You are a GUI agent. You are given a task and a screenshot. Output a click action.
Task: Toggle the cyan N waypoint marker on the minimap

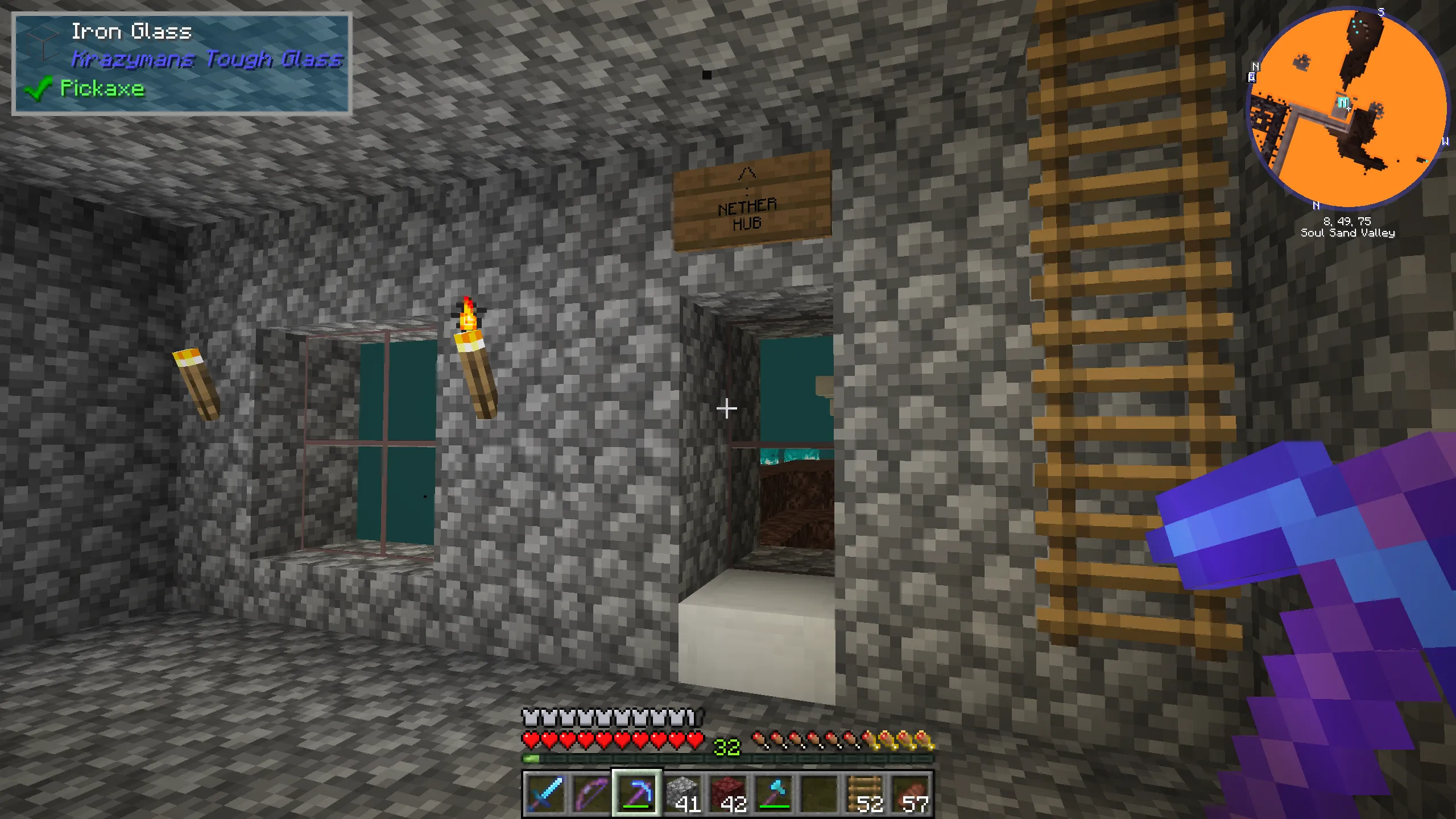coord(1343,101)
